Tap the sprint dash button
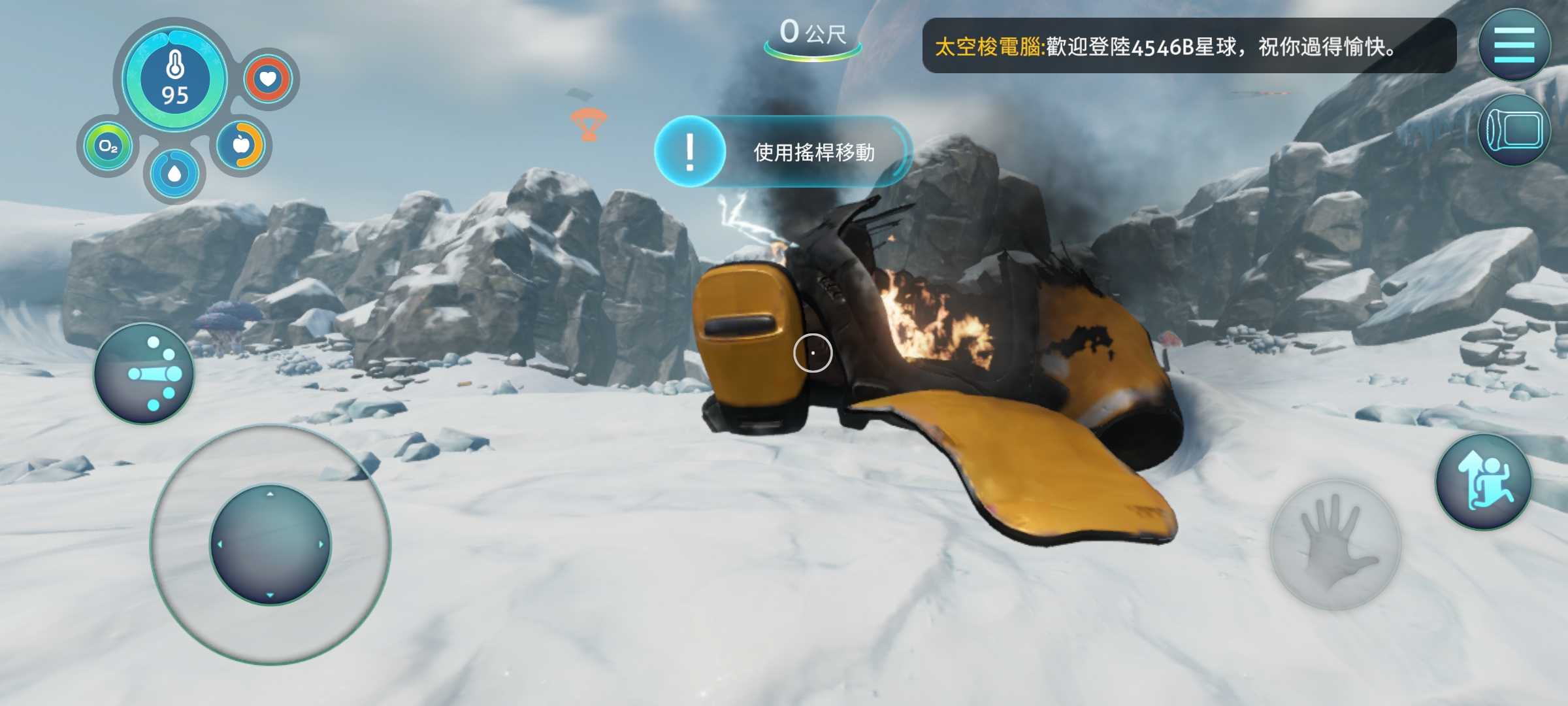Screen dimensions: 1568x706 point(144,374)
